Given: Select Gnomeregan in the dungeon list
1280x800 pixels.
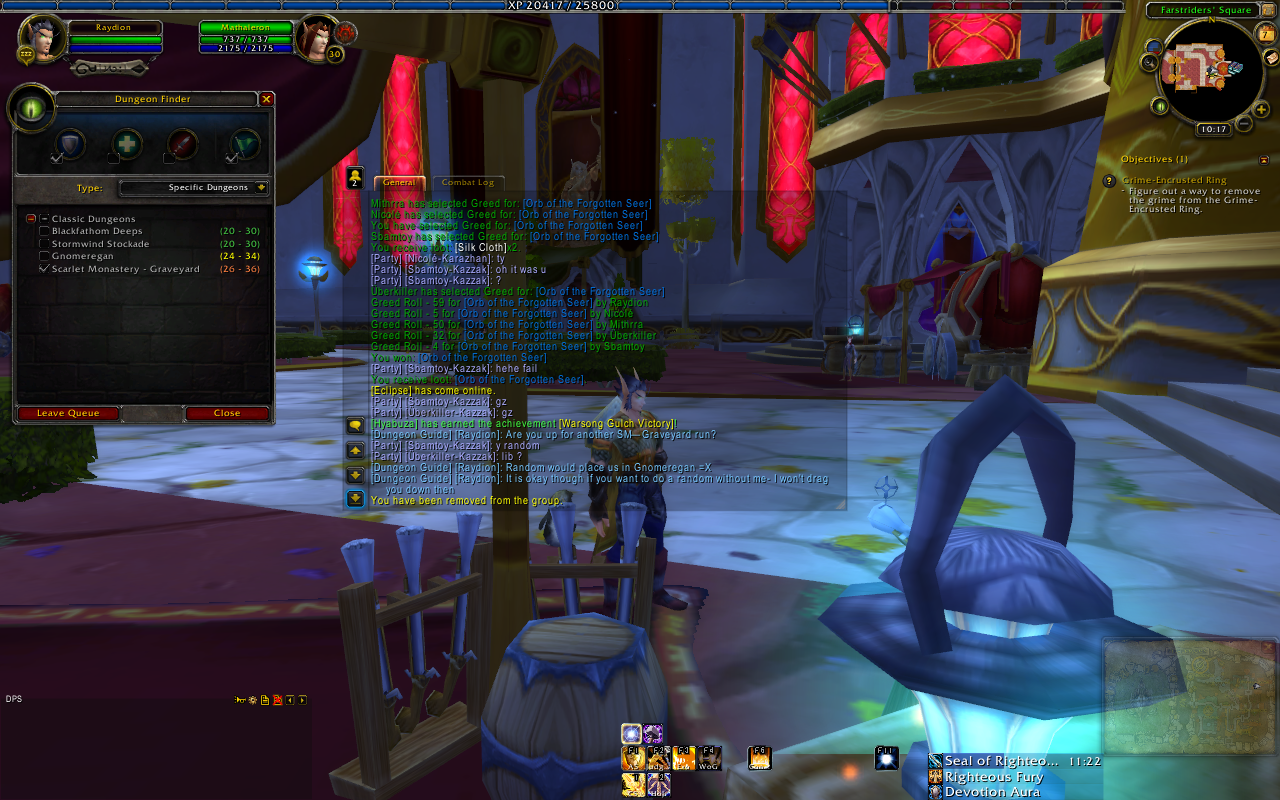Looking at the screenshot, I should coord(44,256).
